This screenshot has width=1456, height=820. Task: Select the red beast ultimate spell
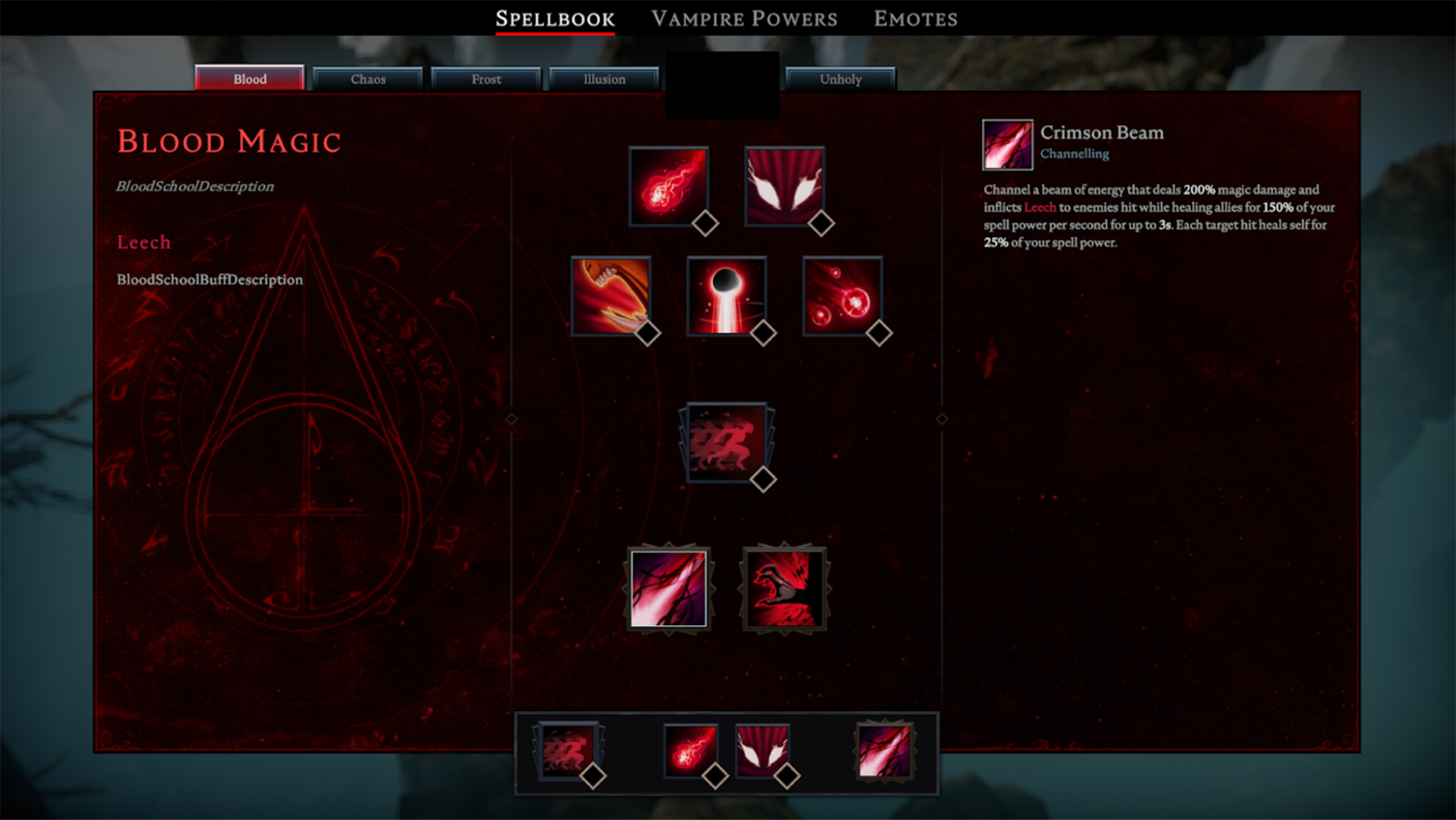tap(784, 589)
